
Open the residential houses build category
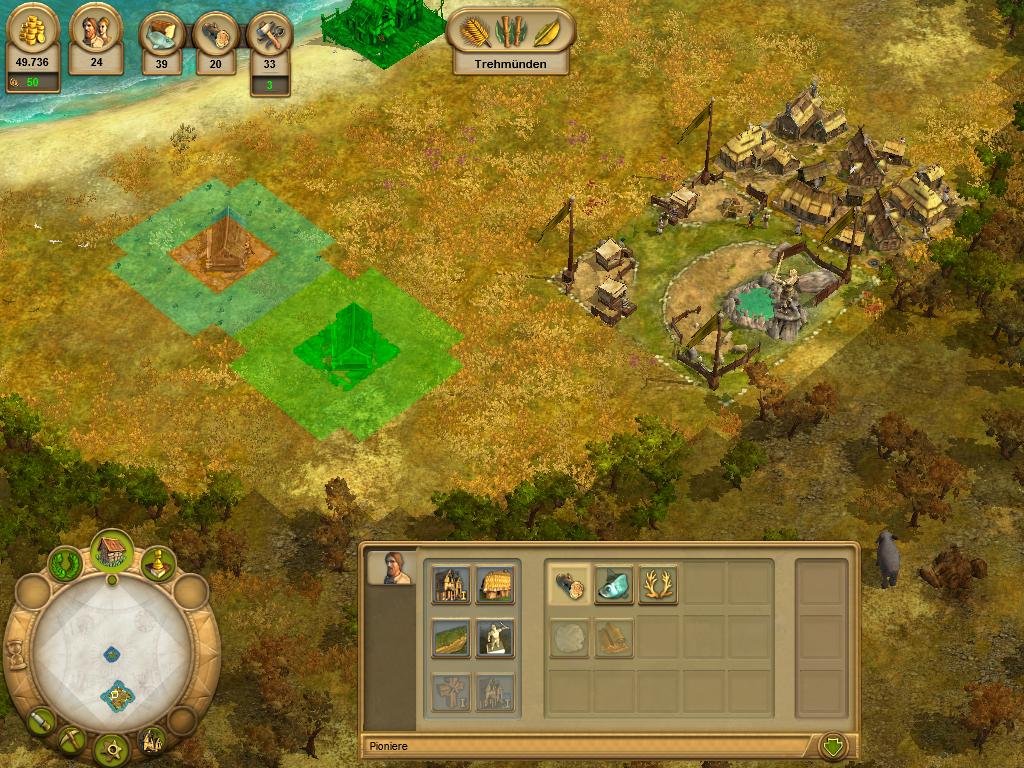coord(450,585)
